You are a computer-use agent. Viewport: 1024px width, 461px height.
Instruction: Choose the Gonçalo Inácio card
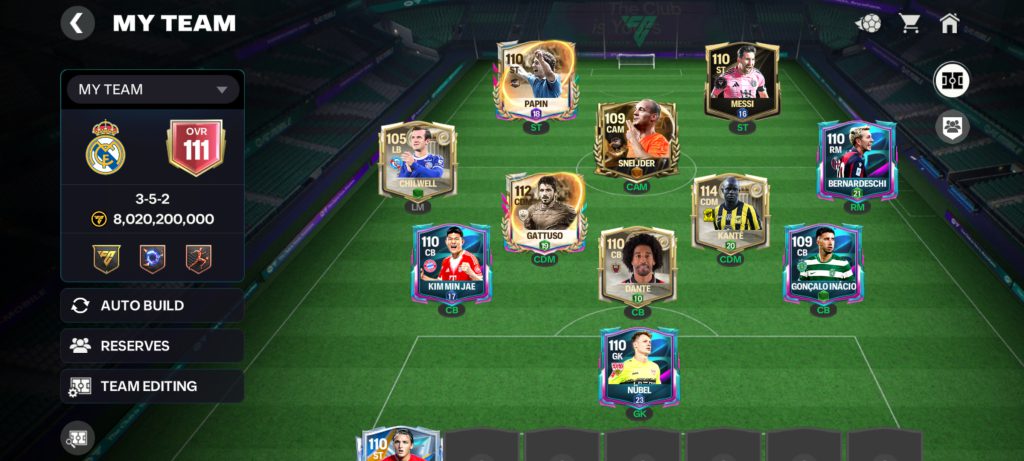(823, 264)
